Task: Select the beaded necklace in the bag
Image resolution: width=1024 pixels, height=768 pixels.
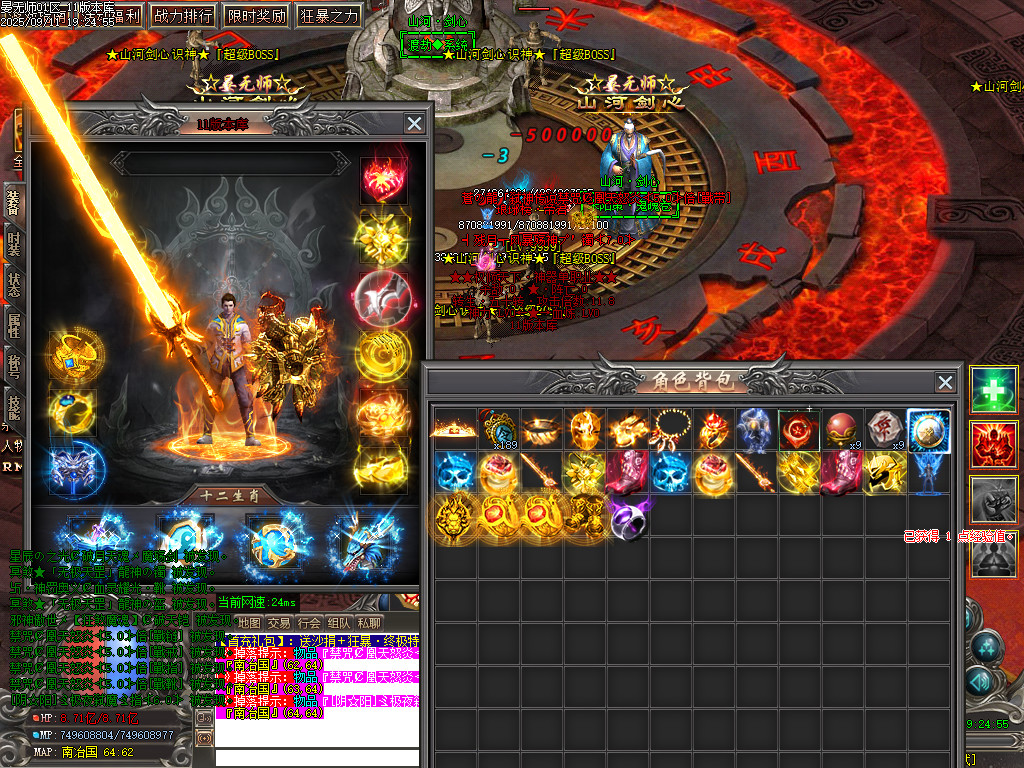Action: point(671,429)
